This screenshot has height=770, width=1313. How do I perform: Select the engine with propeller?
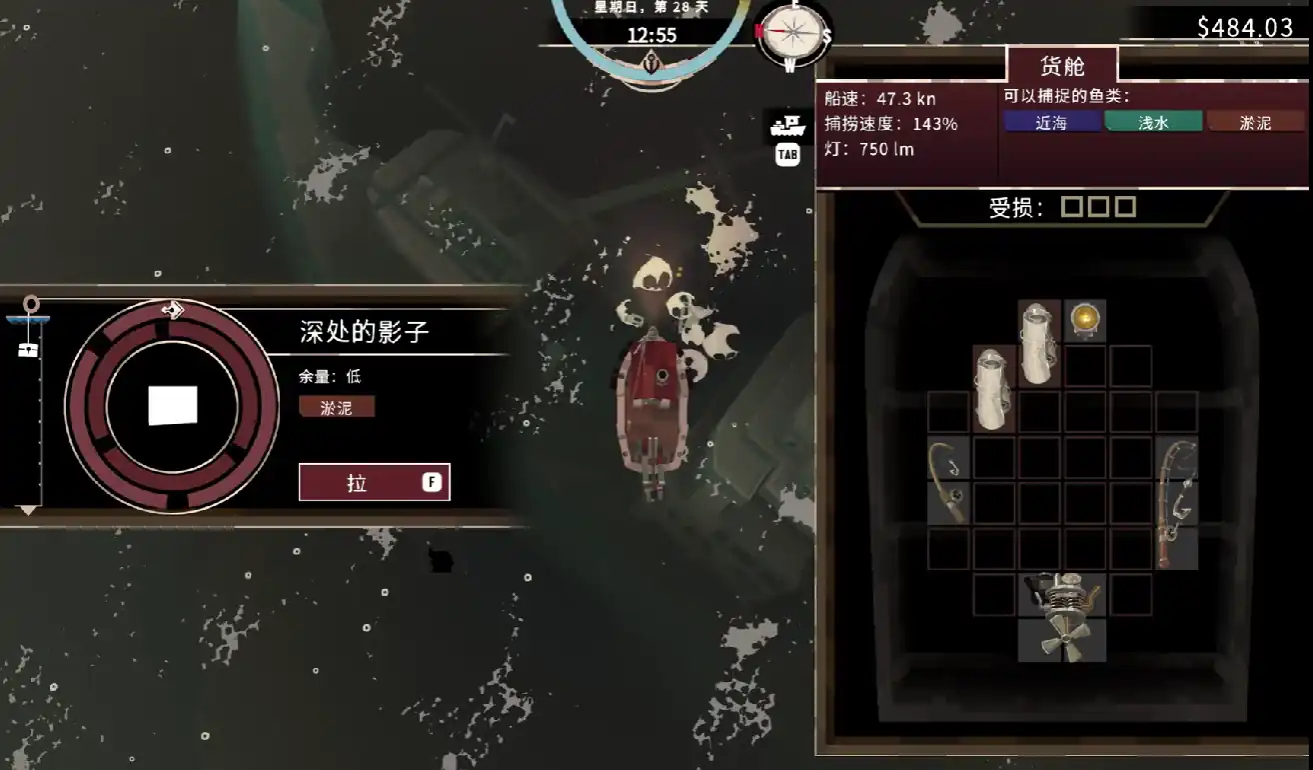click(1062, 617)
